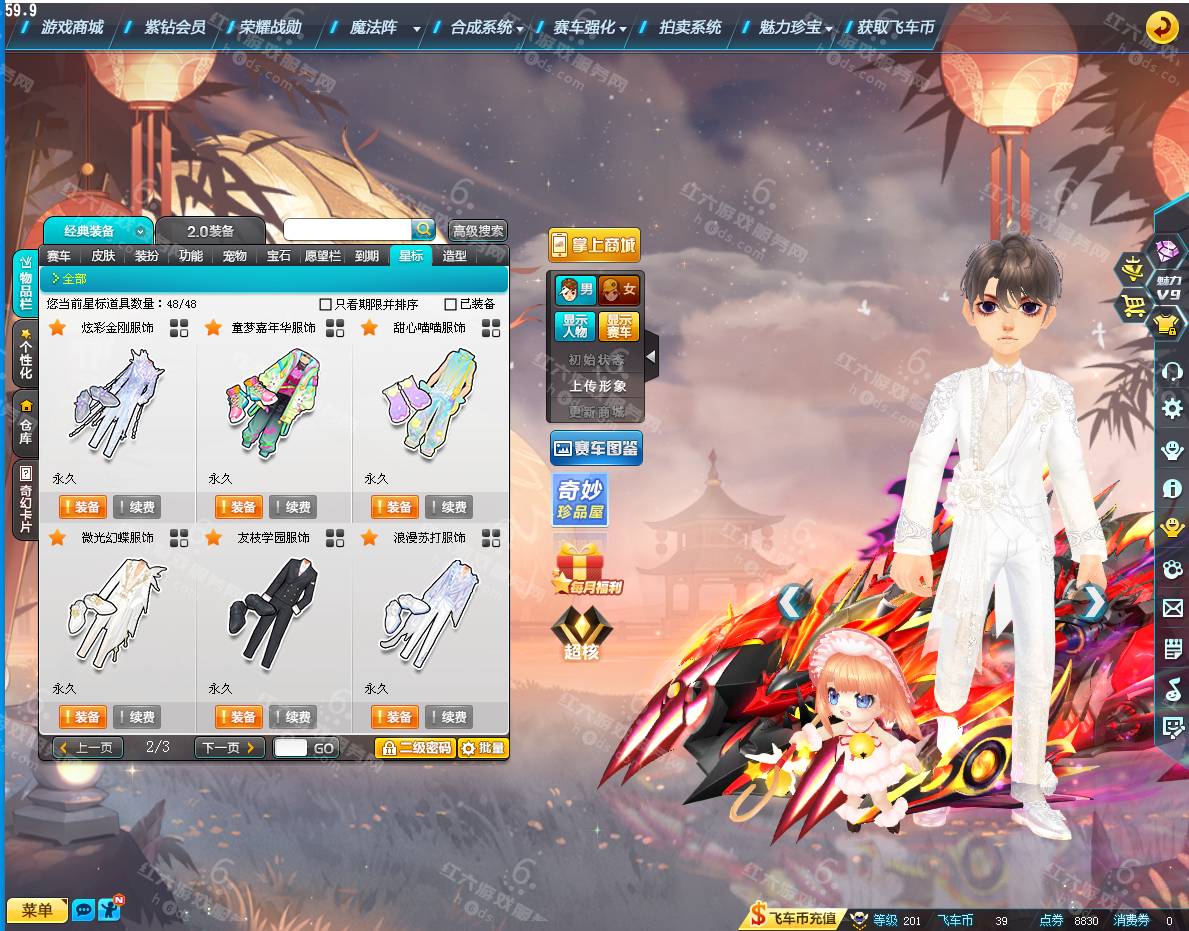
Task: Open the 赛车图鉴 car encyclopedia
Action: [x=596, y=448]
